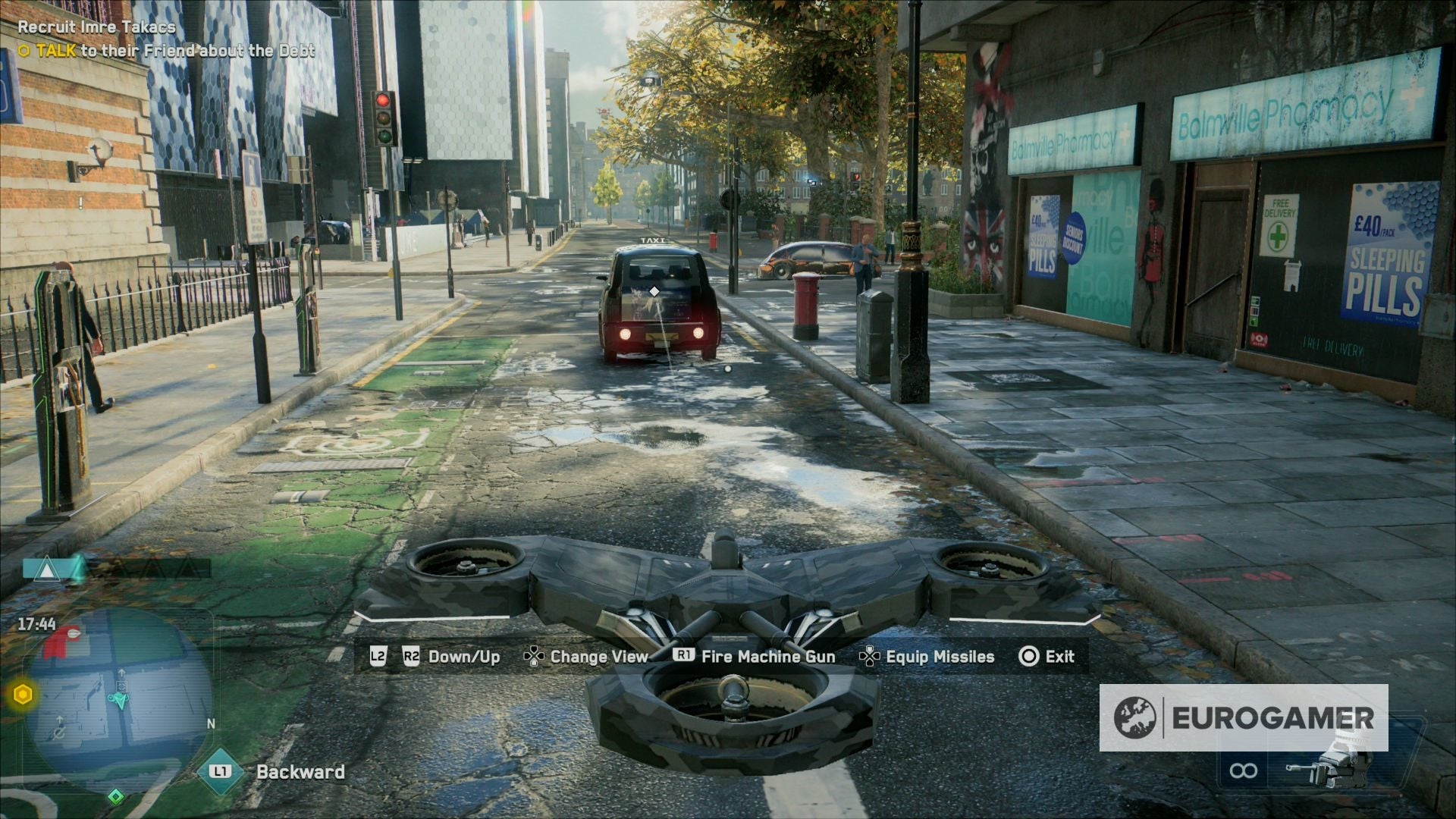Click the Eurogamer globe icon
Image resolution: width=1456 pixels, height=819 pixels.
pyautogui.click(x=1136, y=714)
